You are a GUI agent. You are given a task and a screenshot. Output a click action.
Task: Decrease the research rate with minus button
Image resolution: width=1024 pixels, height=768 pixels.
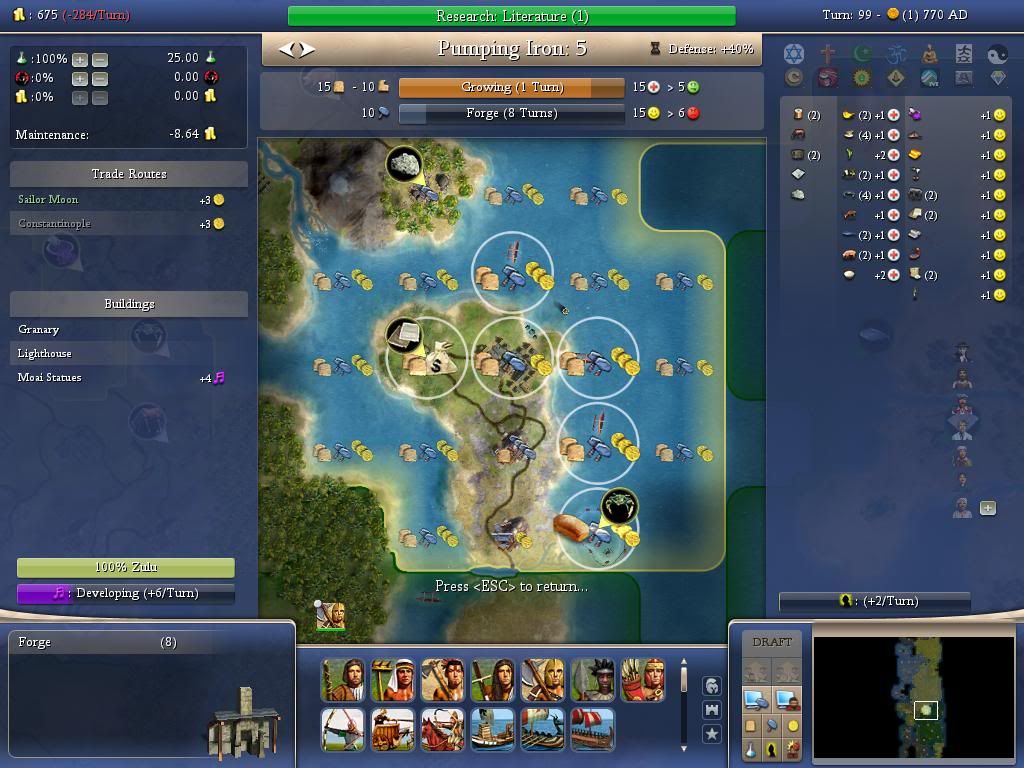[100, 59]
